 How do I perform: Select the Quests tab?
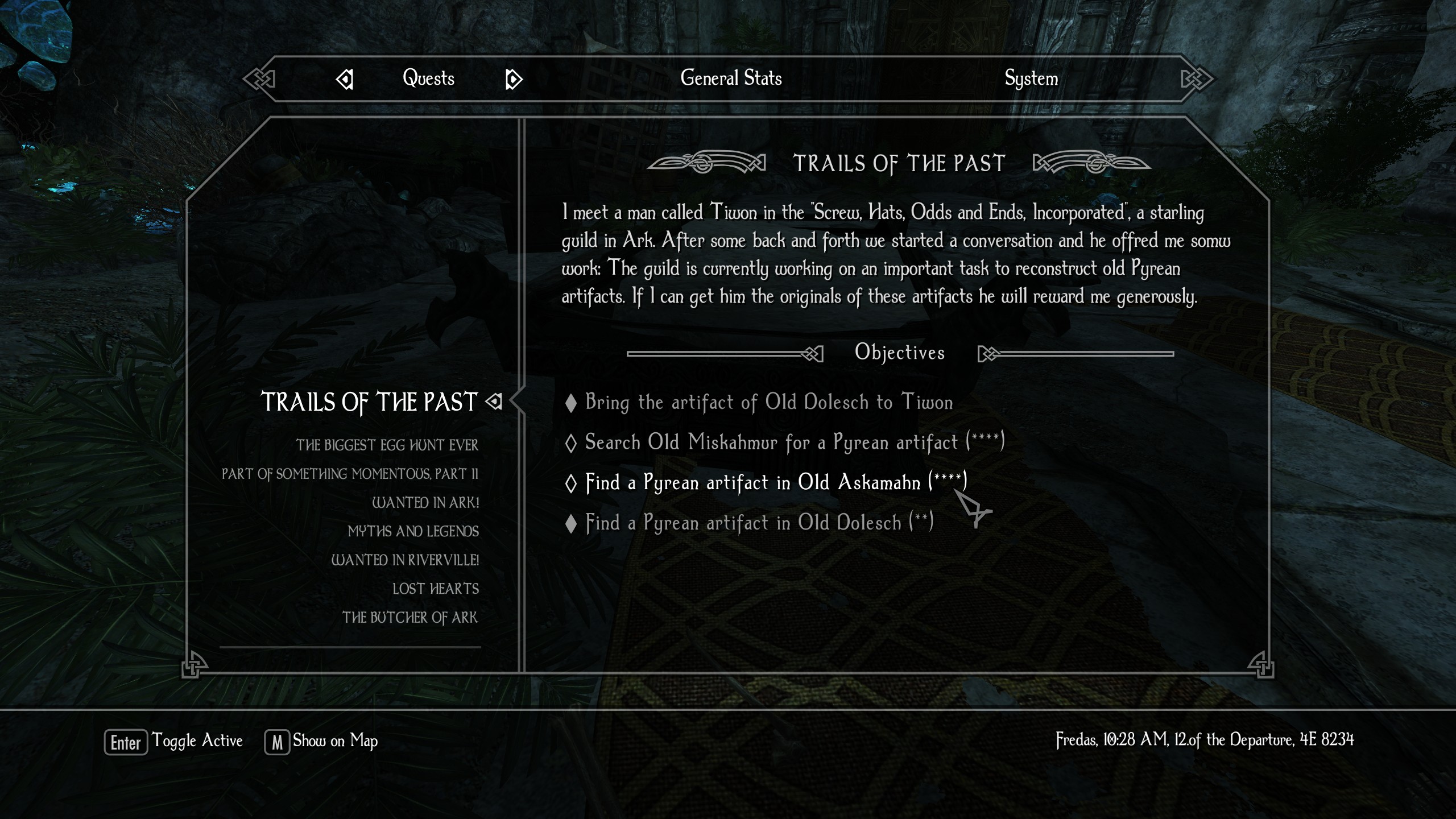428,78
